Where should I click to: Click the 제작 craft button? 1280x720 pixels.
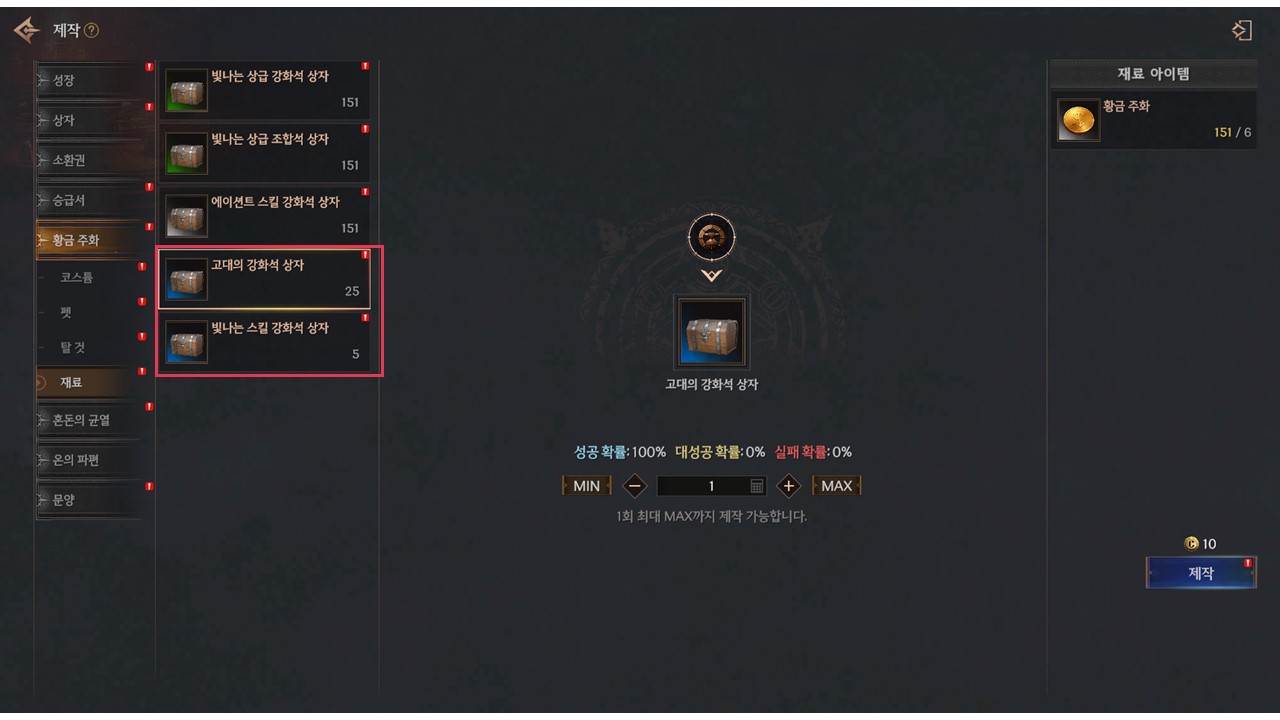1200,573
